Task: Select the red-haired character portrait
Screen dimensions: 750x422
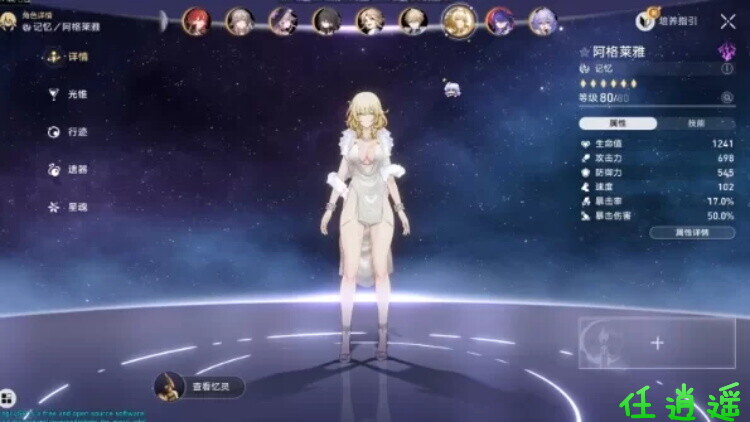Action: tap(194, 19)
